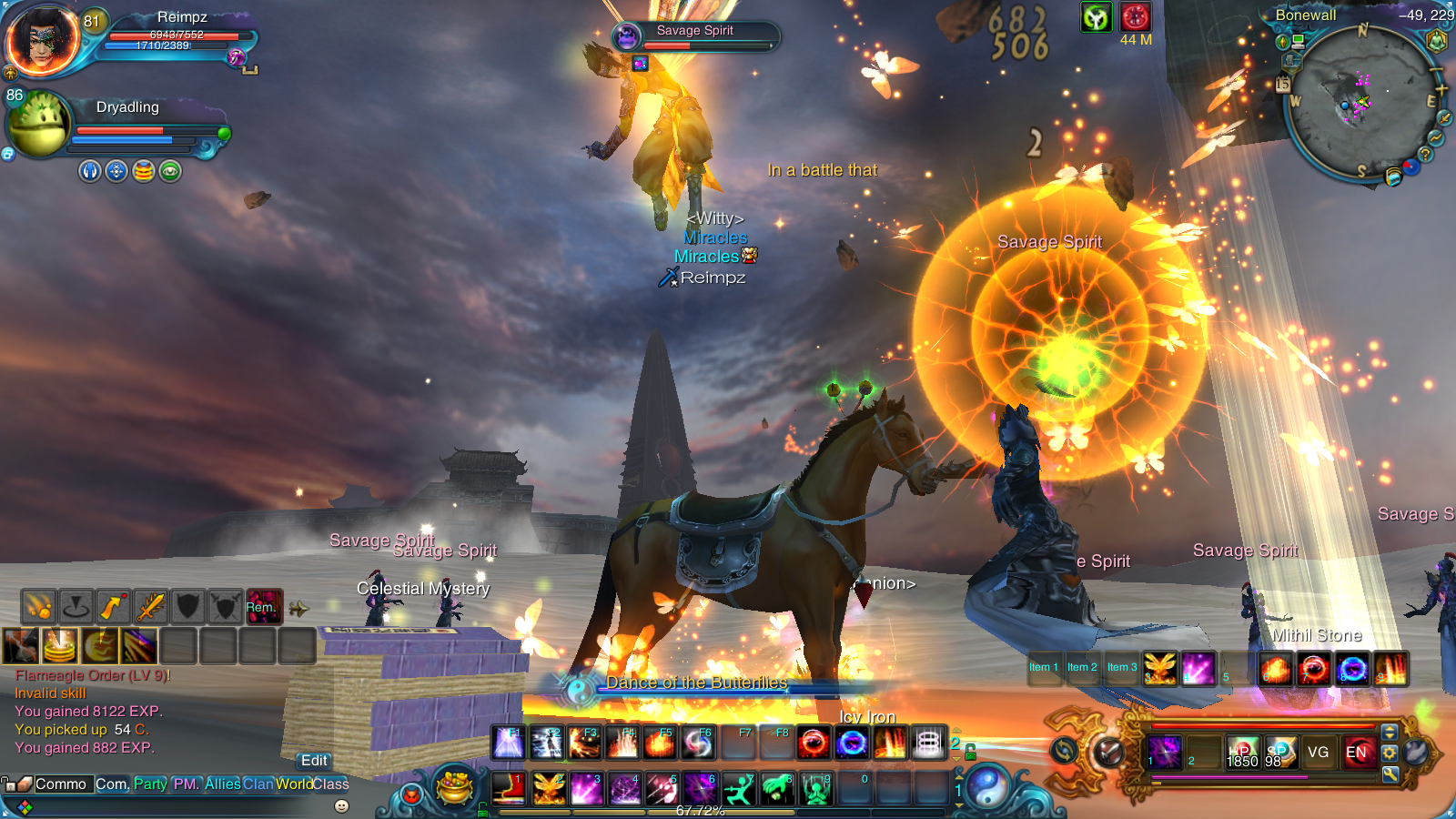Use the HP potion slot showing 1850
The height and width of the screenshot is (819, 1456).
(1241, 753)
